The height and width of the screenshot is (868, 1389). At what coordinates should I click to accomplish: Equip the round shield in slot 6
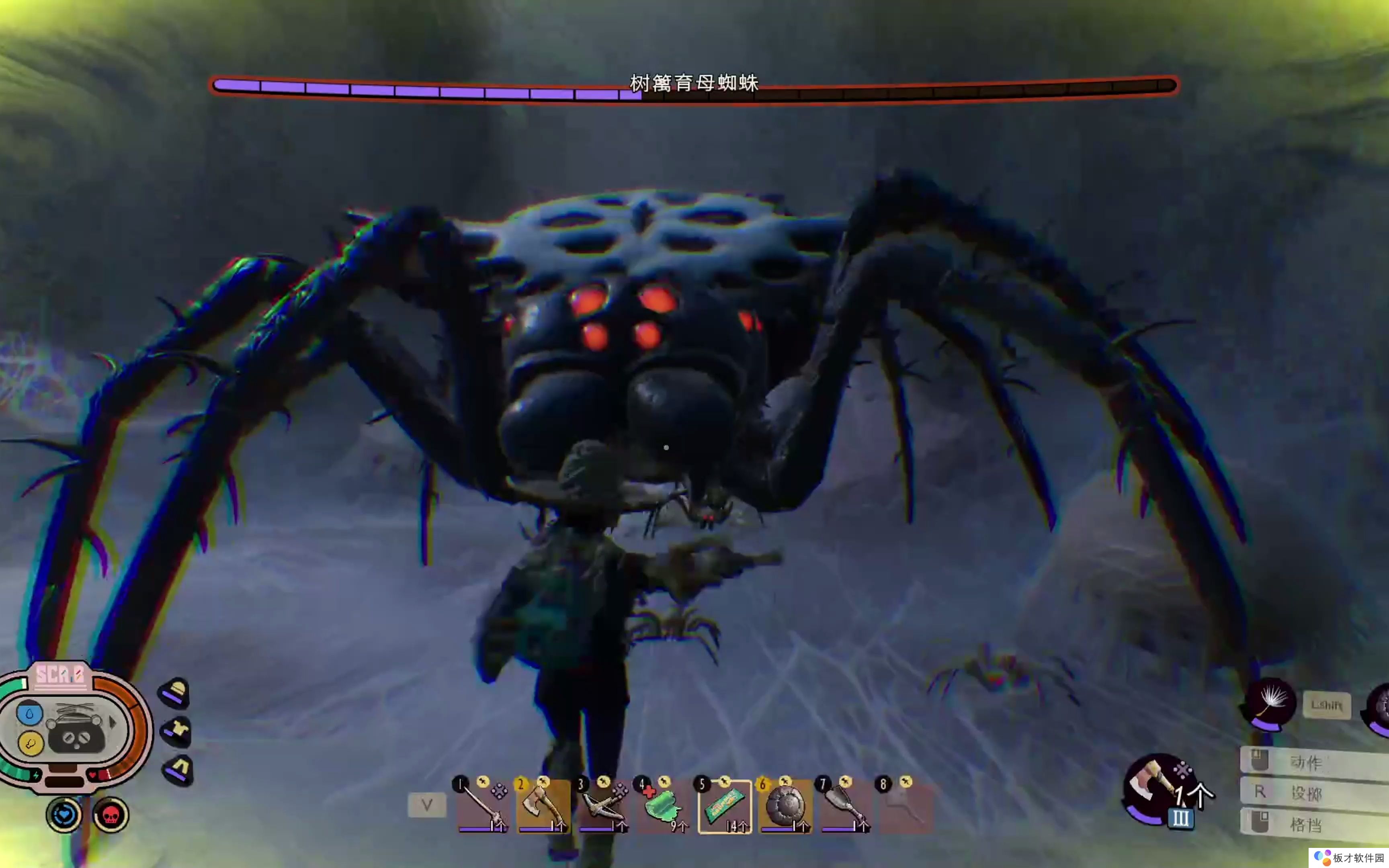pyautogui.click(x=785, y=806)
